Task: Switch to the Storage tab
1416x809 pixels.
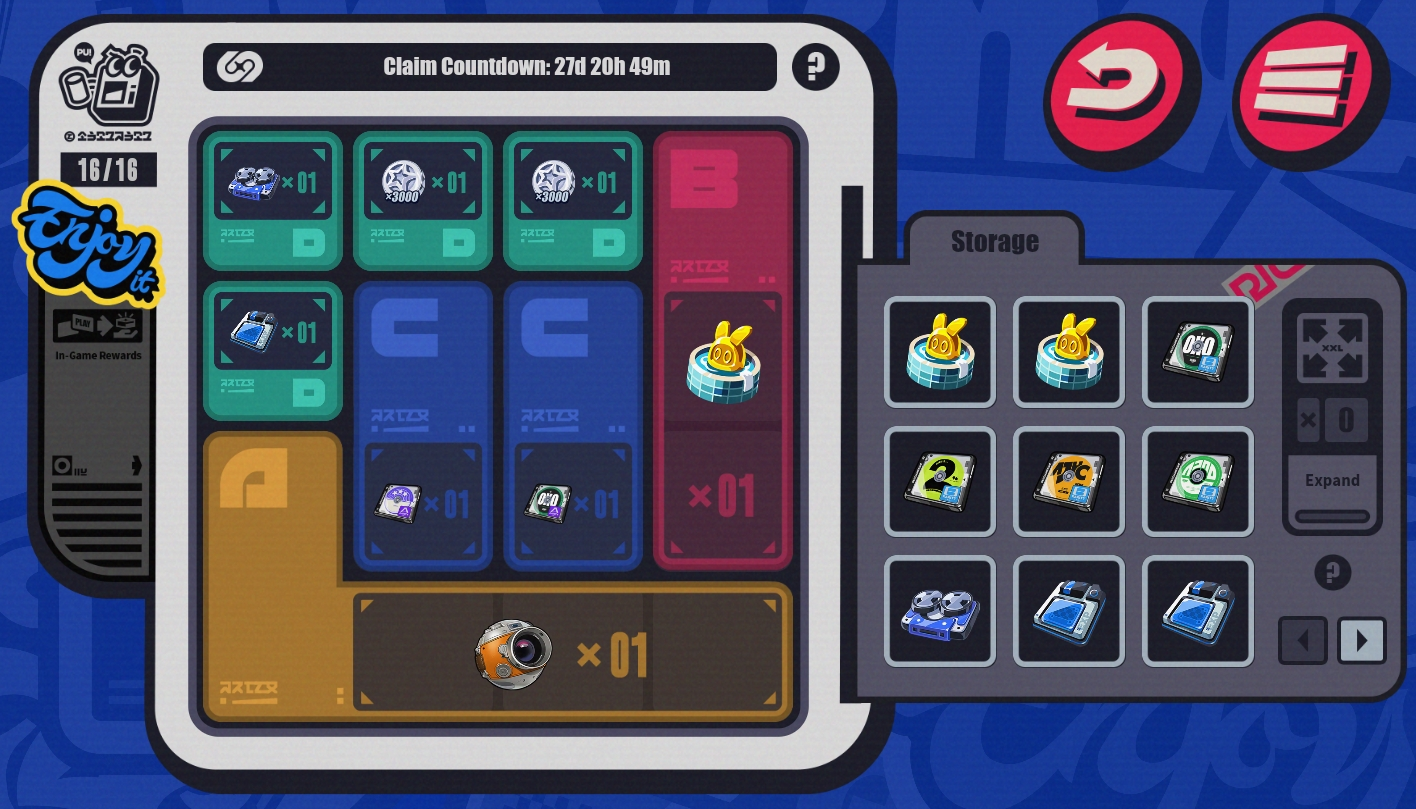Action: [x=993, y=240]
